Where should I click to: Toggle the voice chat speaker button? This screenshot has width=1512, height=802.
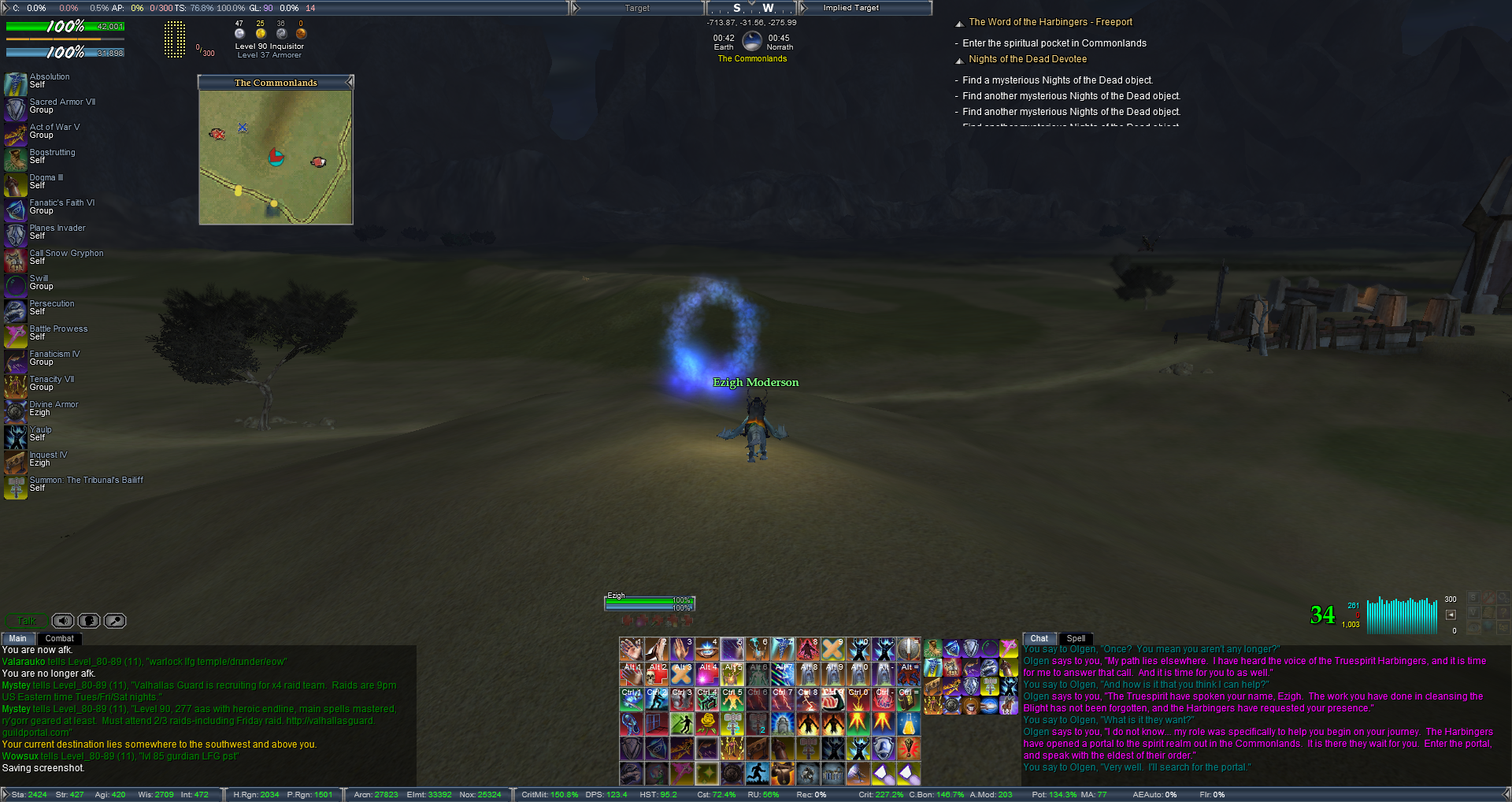(x=63, y=621)
